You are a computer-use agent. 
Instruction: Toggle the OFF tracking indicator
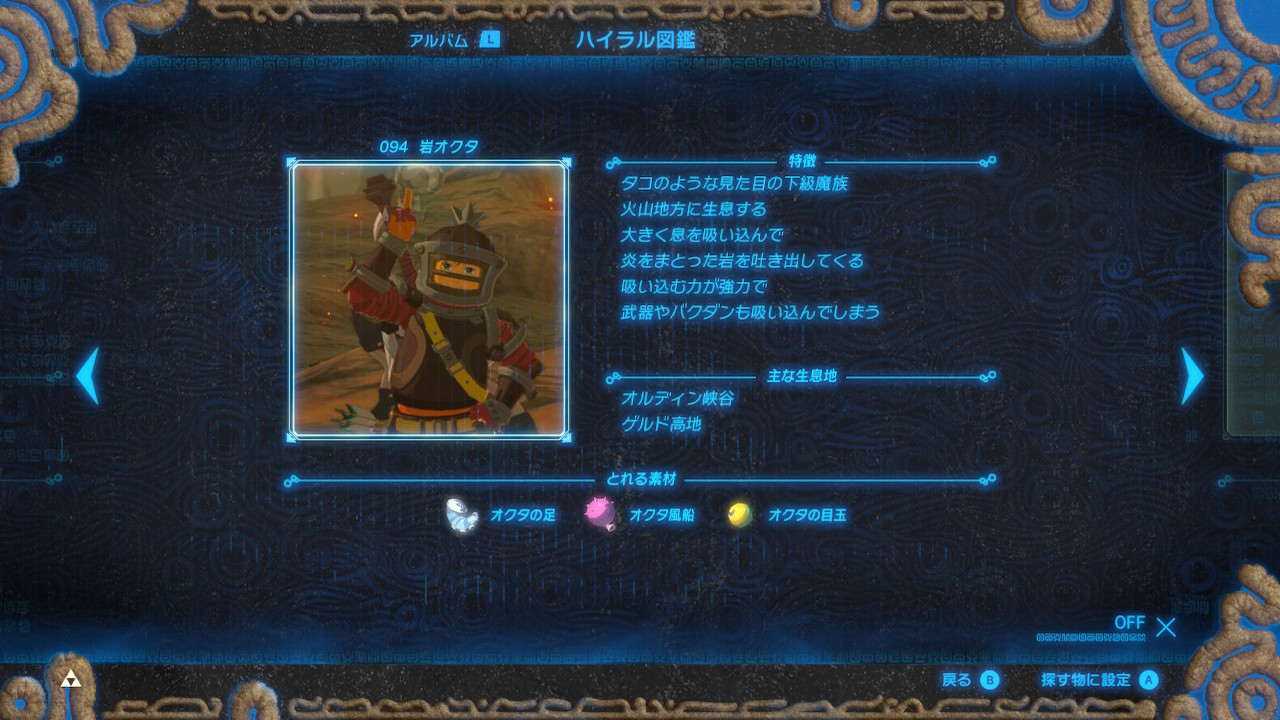1129,624
